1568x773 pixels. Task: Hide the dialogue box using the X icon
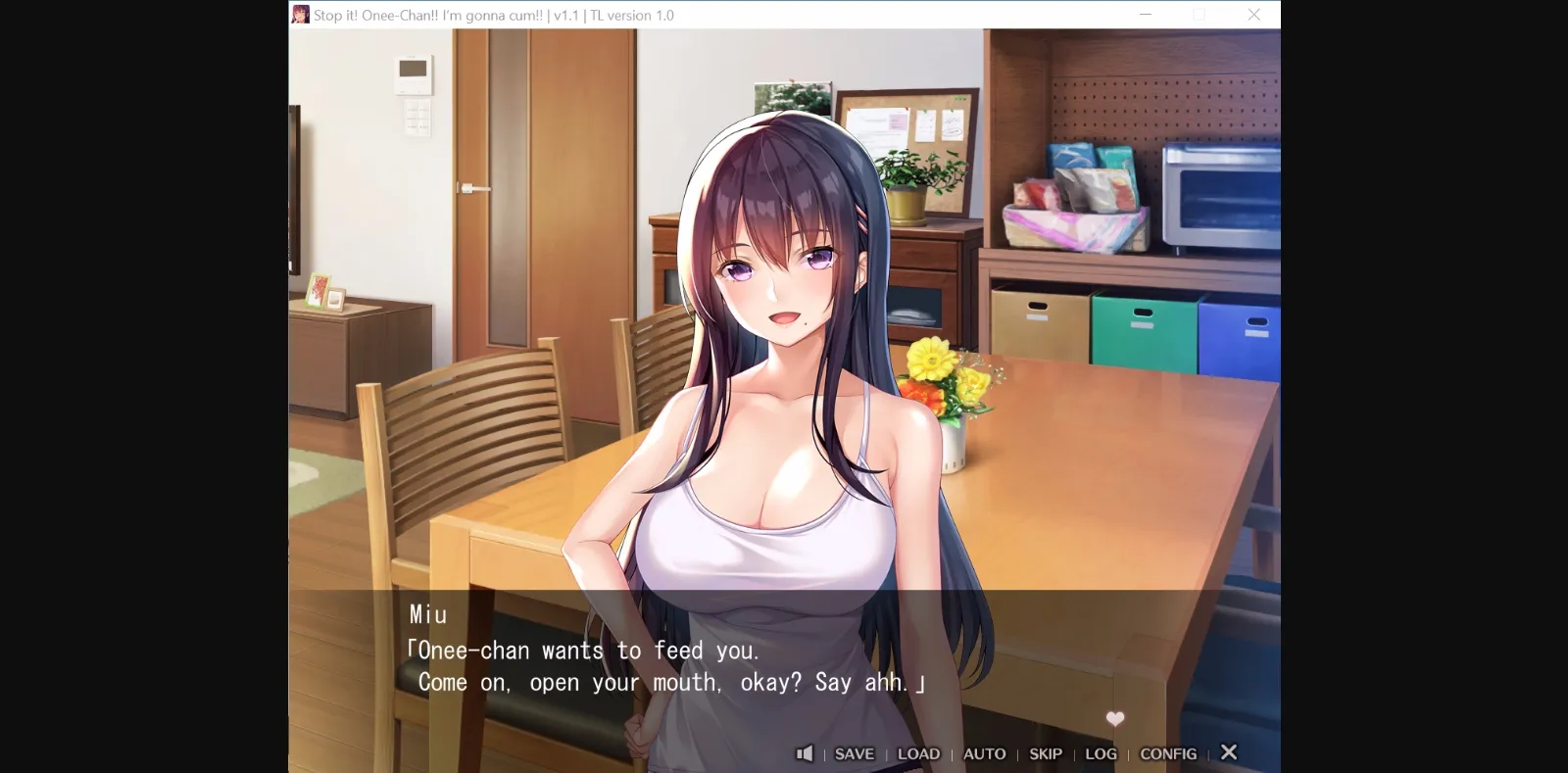1229,752
